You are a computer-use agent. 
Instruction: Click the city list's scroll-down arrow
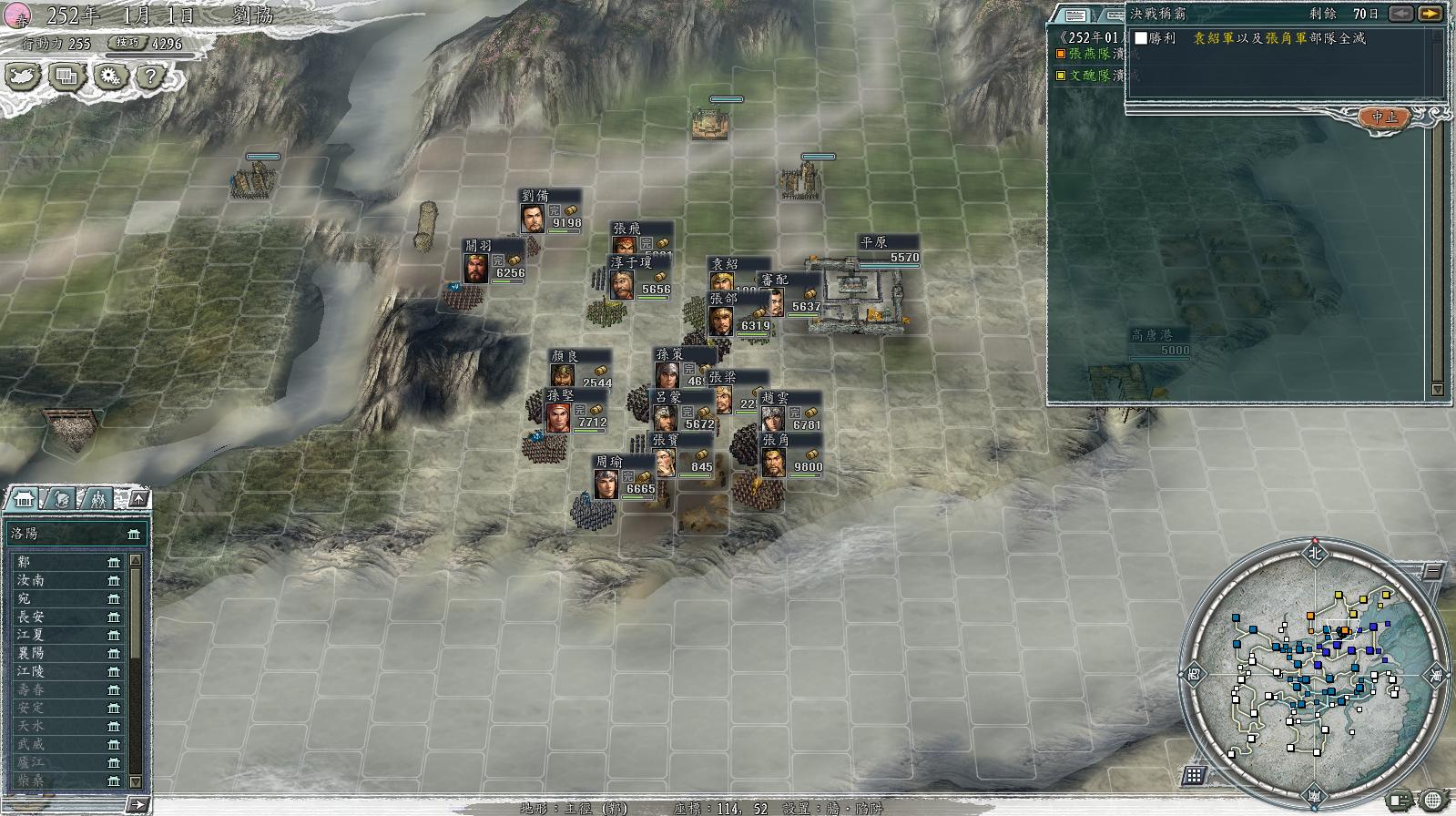click(136, 781)
